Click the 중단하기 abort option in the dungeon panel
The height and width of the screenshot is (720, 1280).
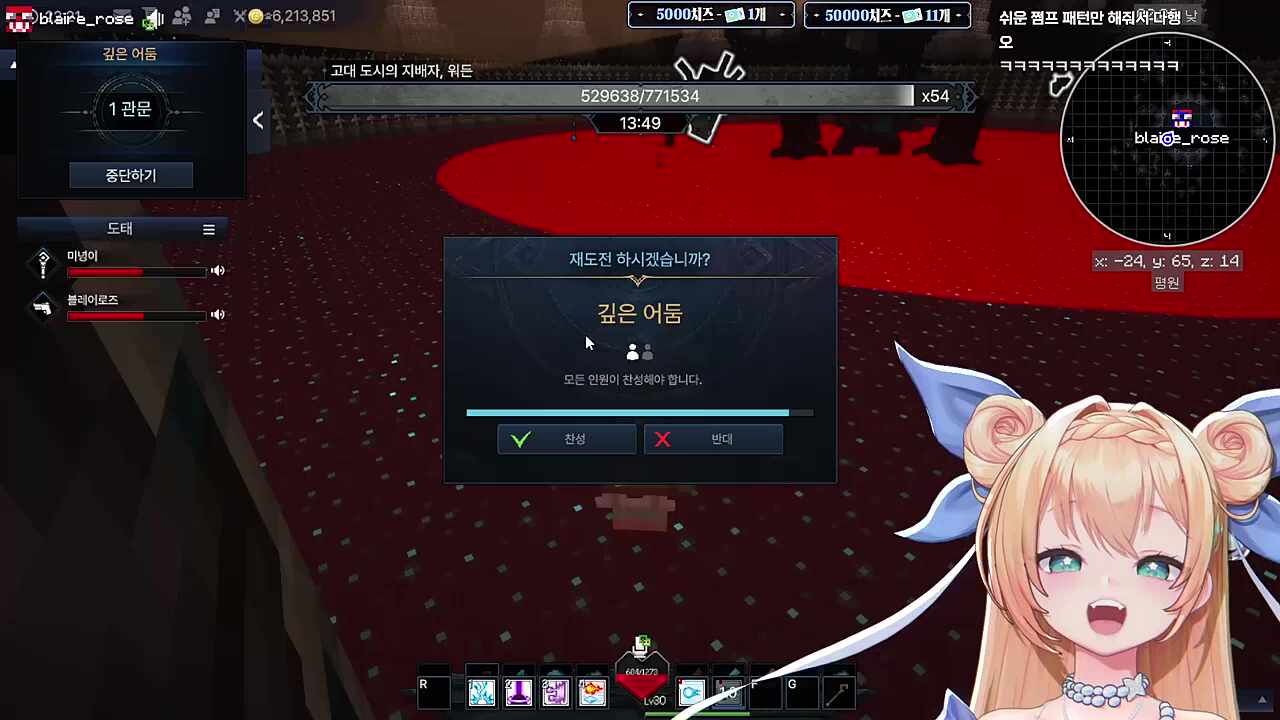tap(129, 175)
